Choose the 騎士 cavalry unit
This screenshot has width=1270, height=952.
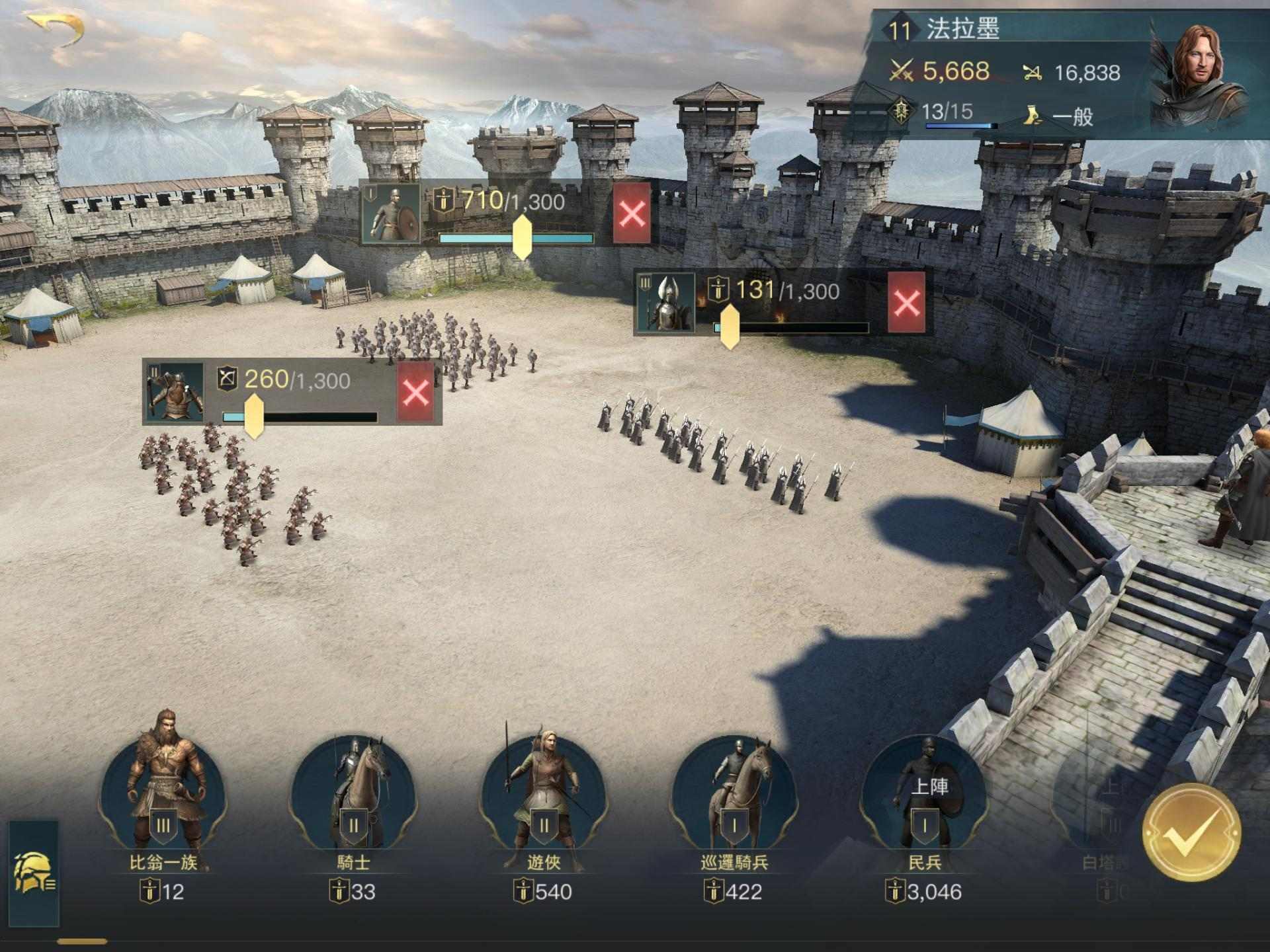point(353,793)
